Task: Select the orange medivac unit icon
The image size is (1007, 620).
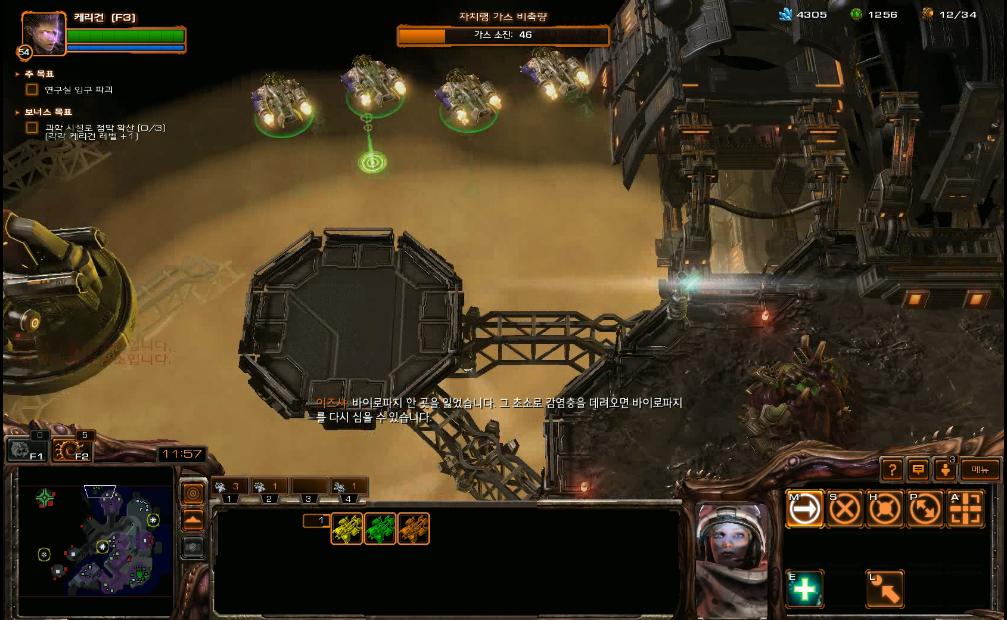Action: 413,528
